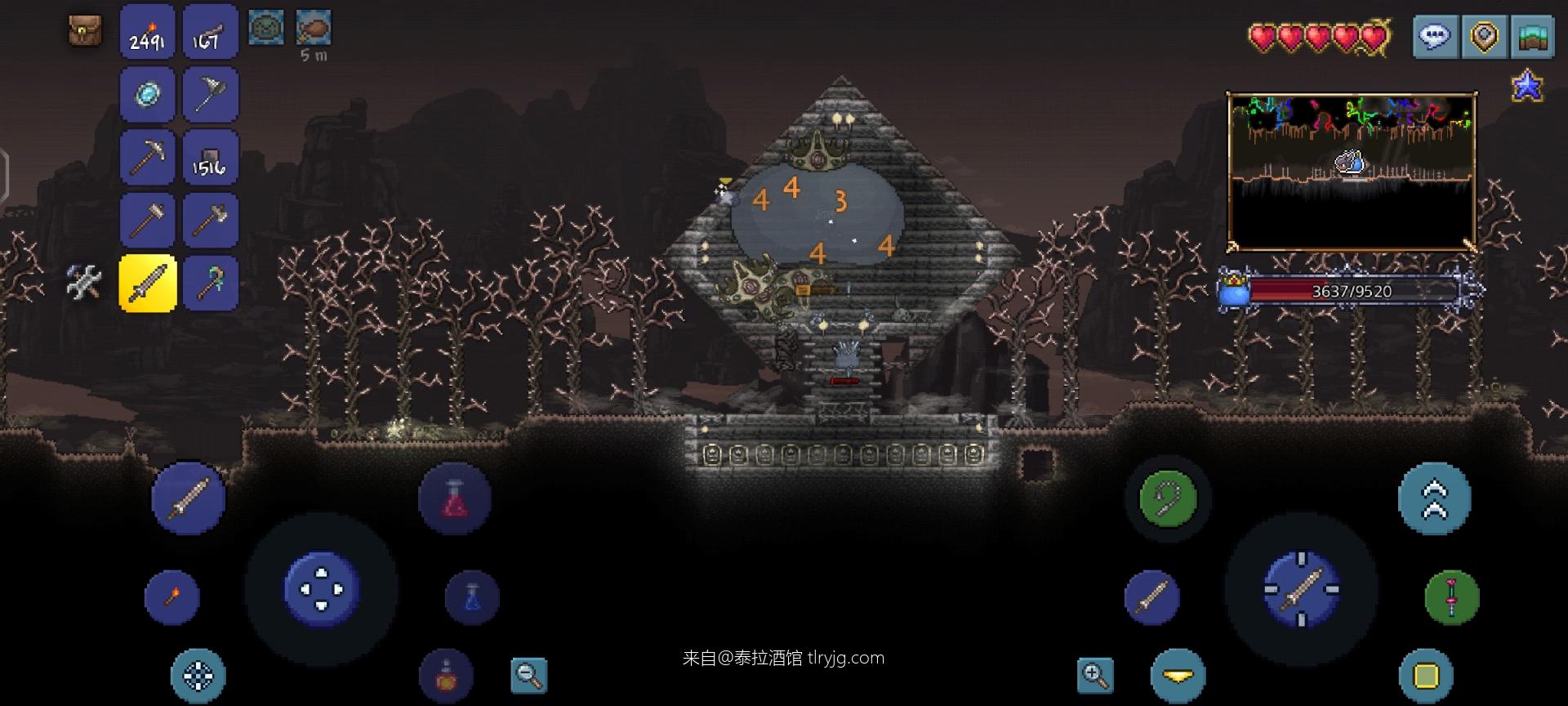1568x706 pixels.
Task: Select the torch stack hotbar slot
Action: [x=148, y=33]
